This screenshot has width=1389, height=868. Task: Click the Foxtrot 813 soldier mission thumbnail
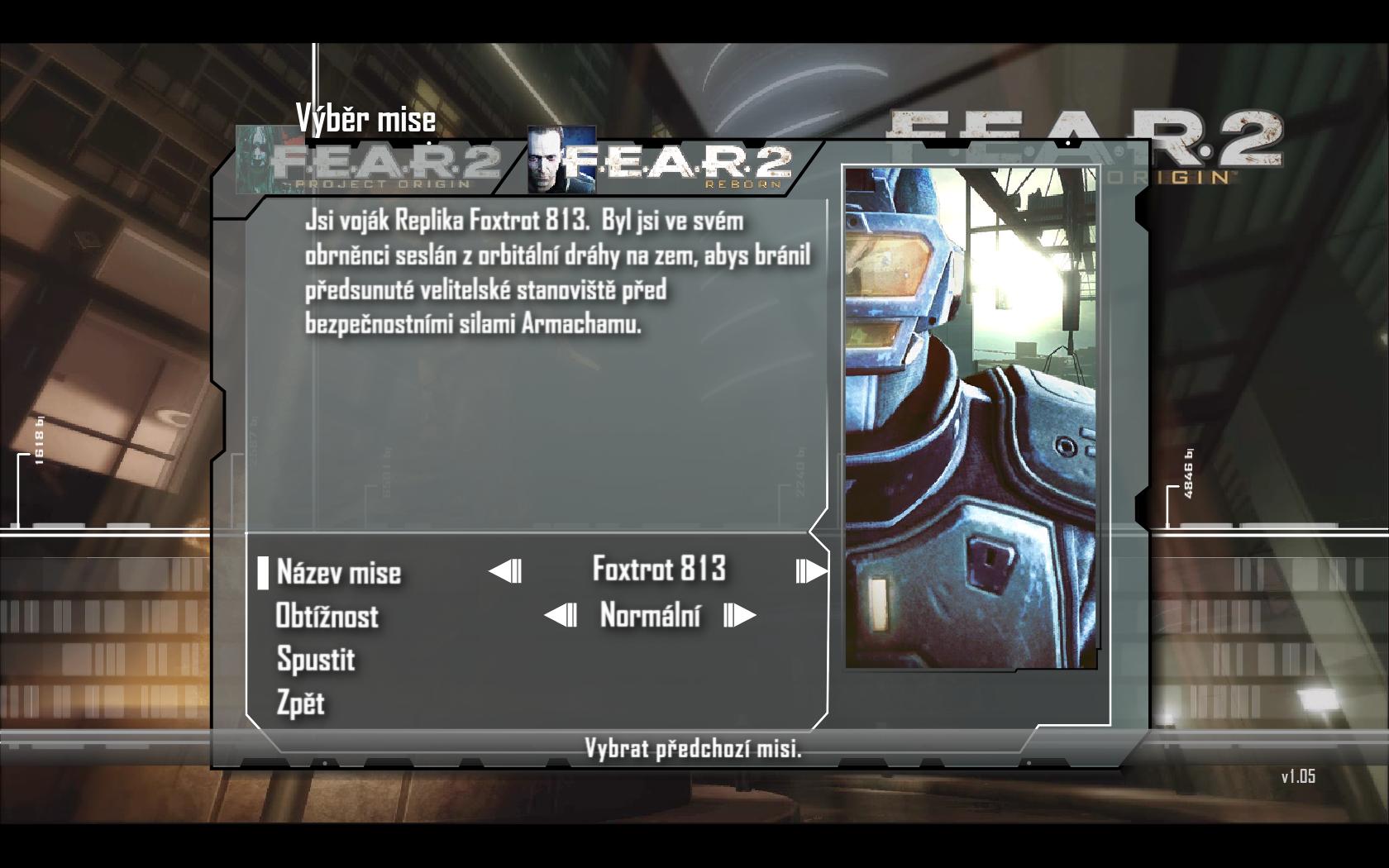pos(971,417)
